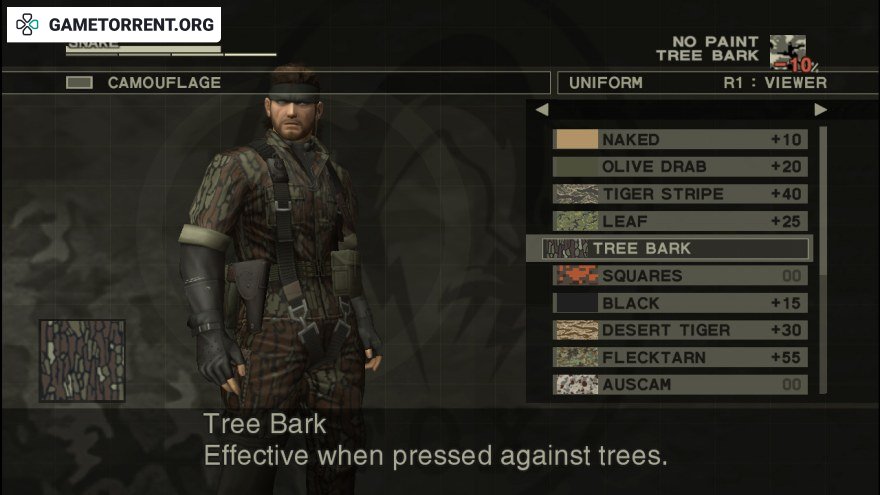Confirm the highlighted Tree Bark uniform

(x=670, y=248)
